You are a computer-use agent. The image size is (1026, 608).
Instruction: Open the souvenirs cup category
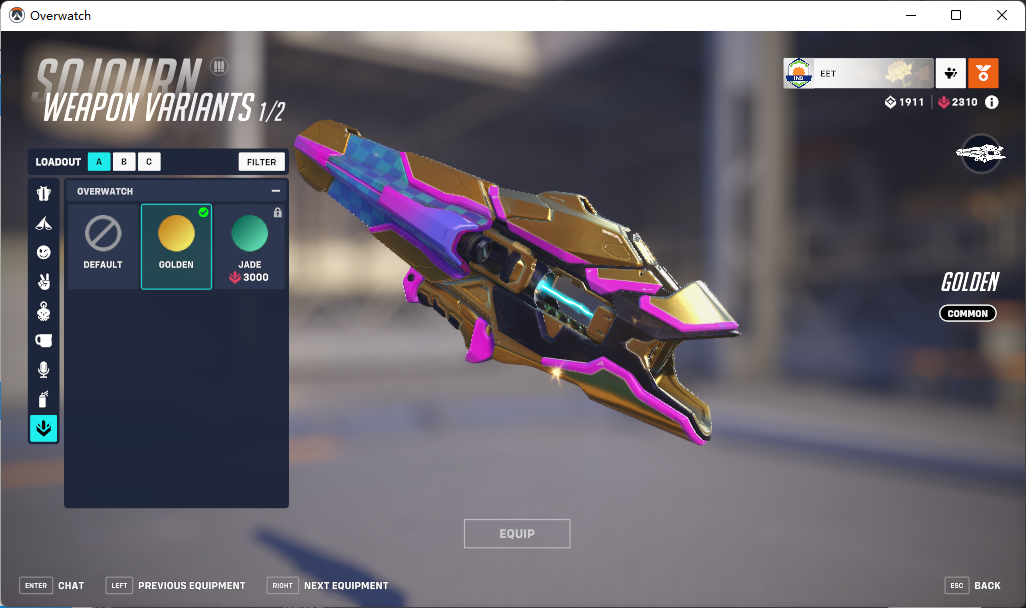pyautogui.click(x=43, y=340)
